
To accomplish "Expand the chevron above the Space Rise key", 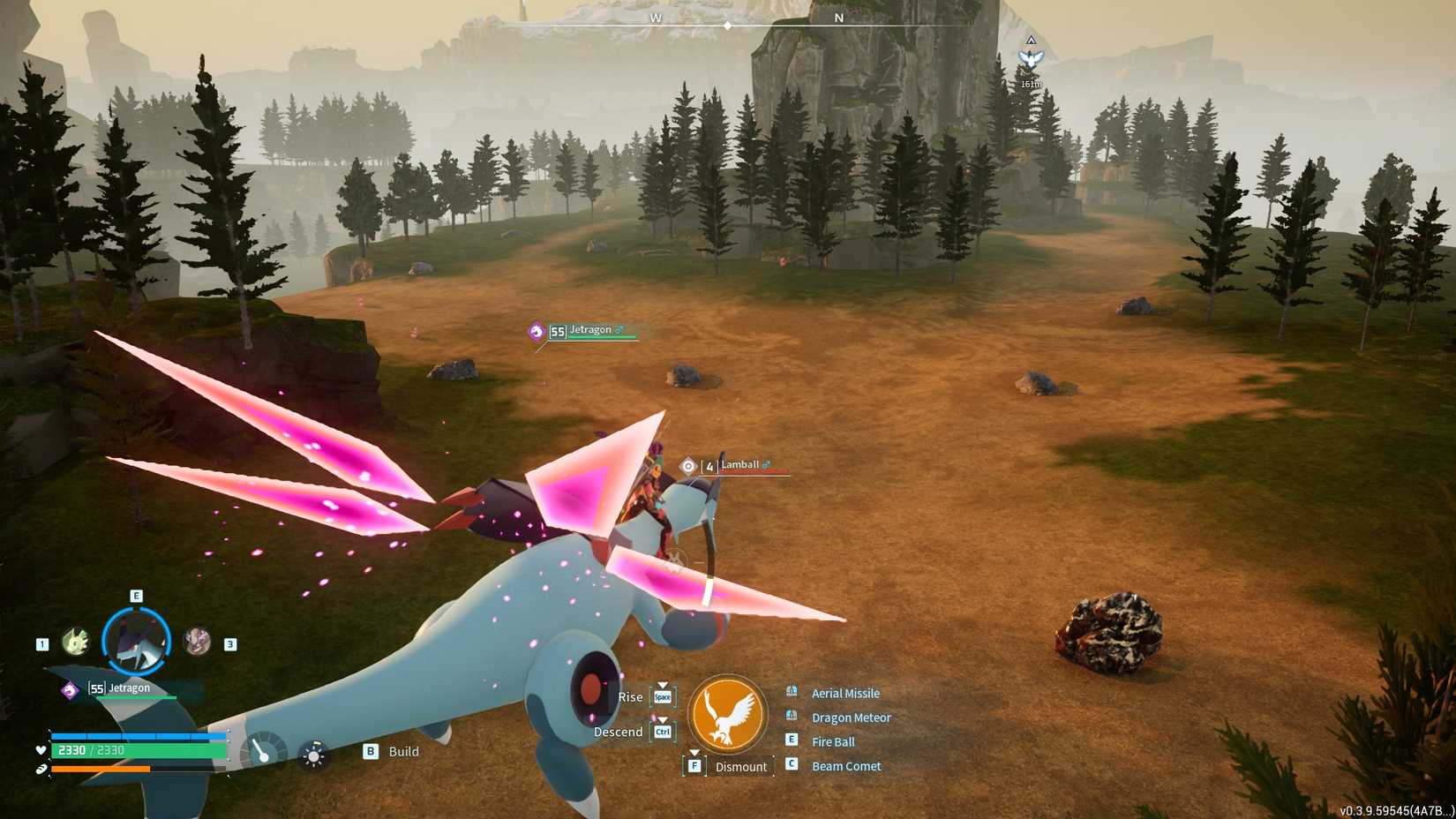I will pos(663,685).
